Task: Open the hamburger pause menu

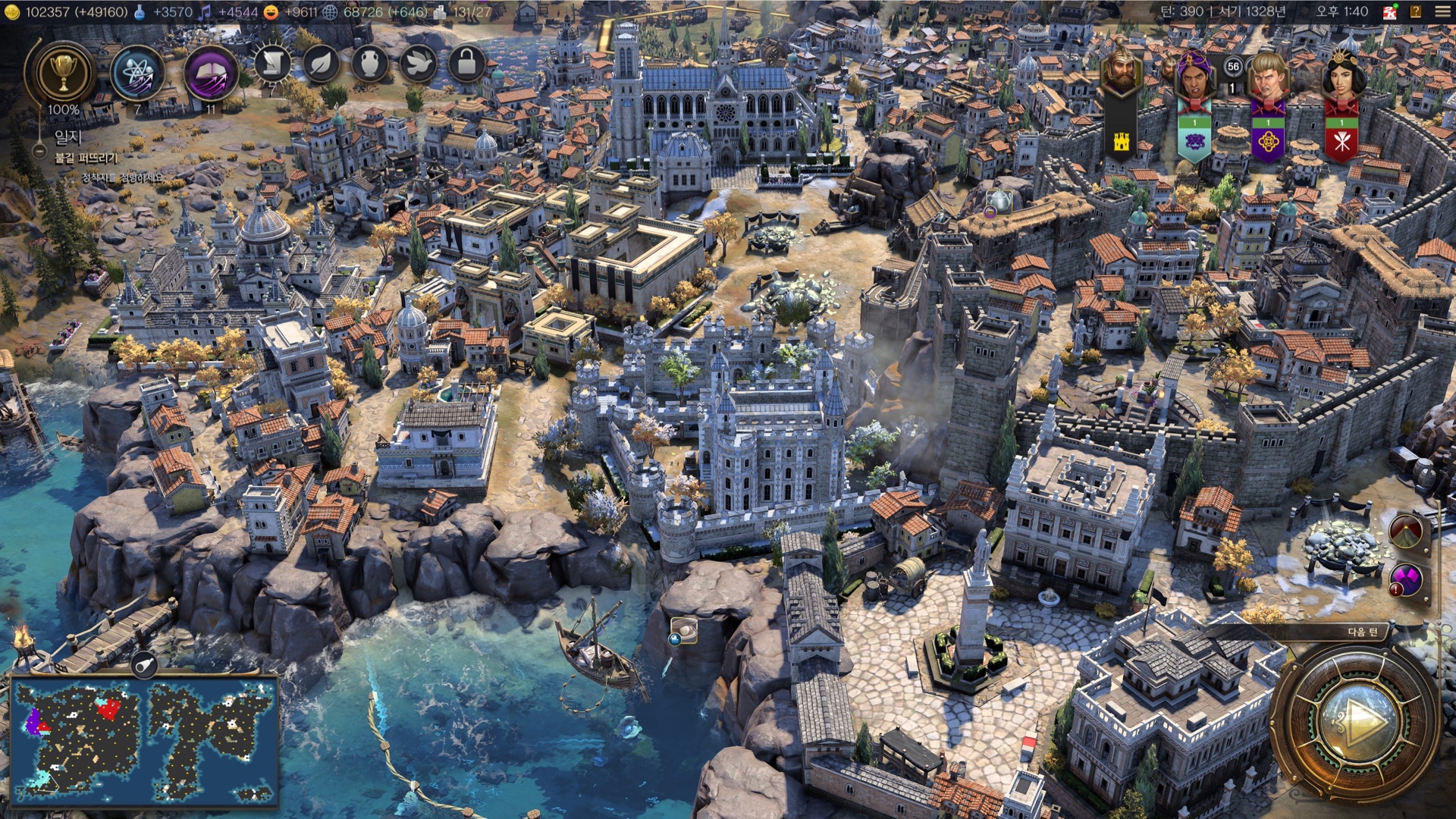Action: tap(1442, 11)
